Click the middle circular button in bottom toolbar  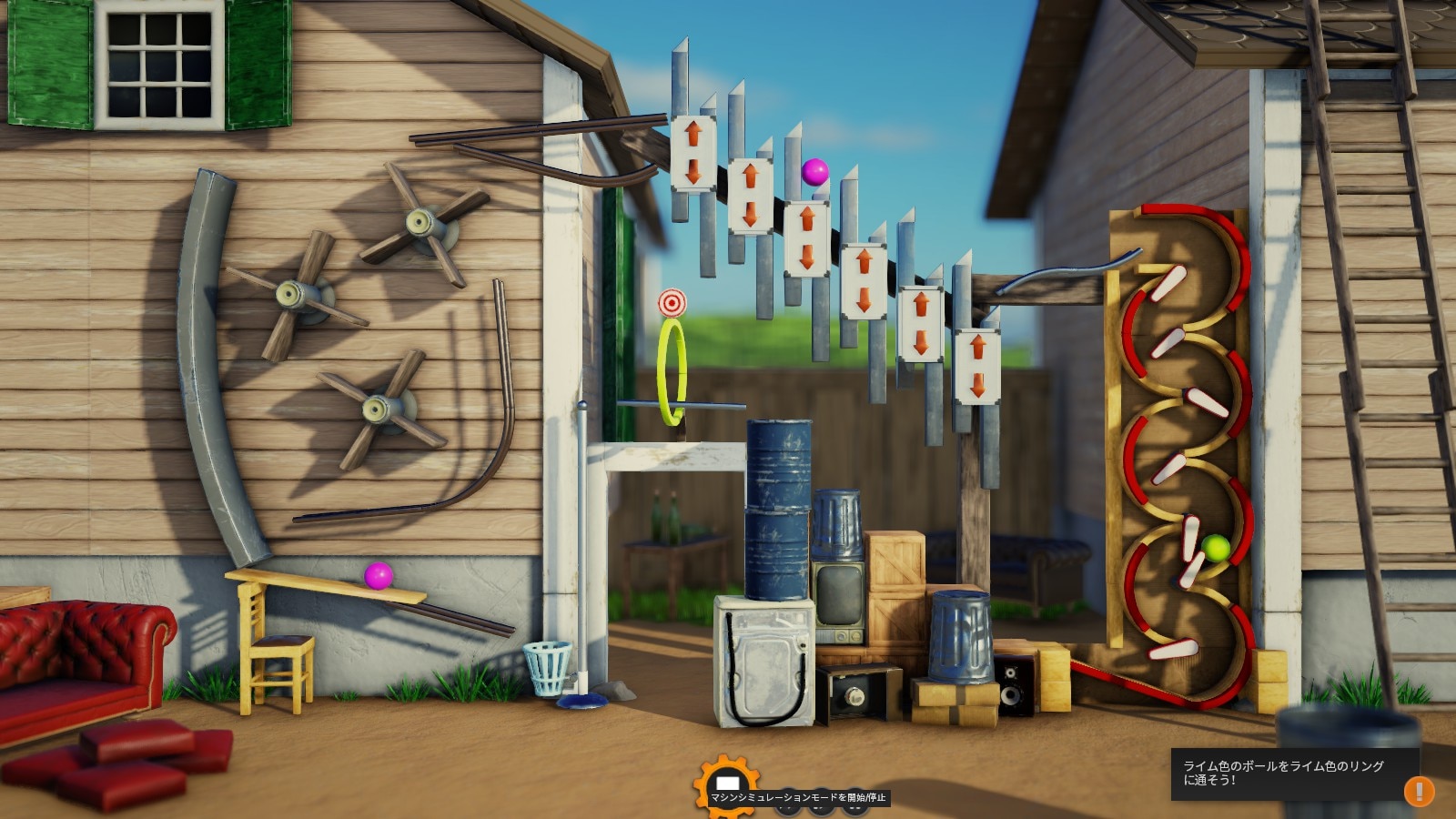(x=820, y=804)
